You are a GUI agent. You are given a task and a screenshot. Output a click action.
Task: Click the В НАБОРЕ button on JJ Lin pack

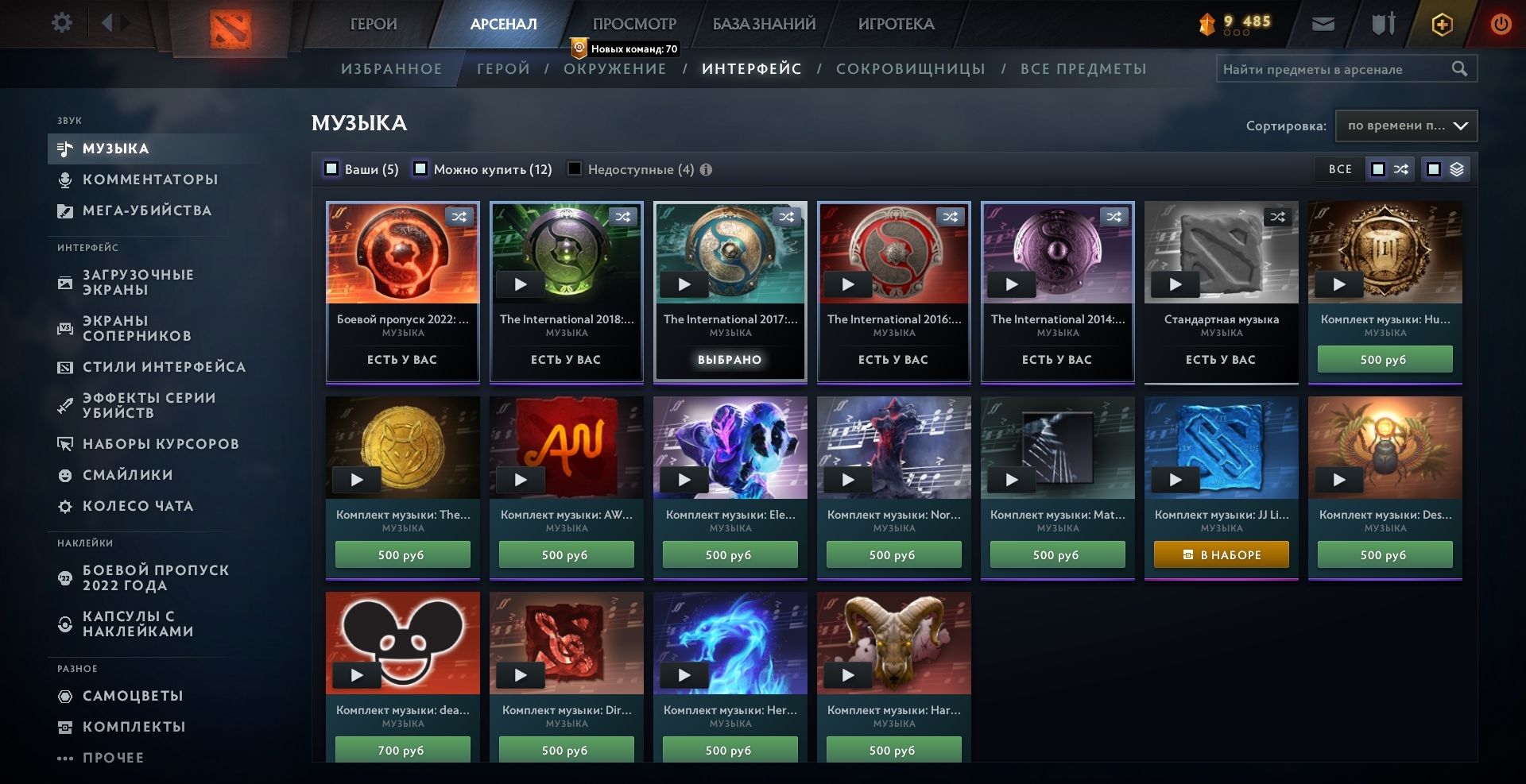[1221, 554]
